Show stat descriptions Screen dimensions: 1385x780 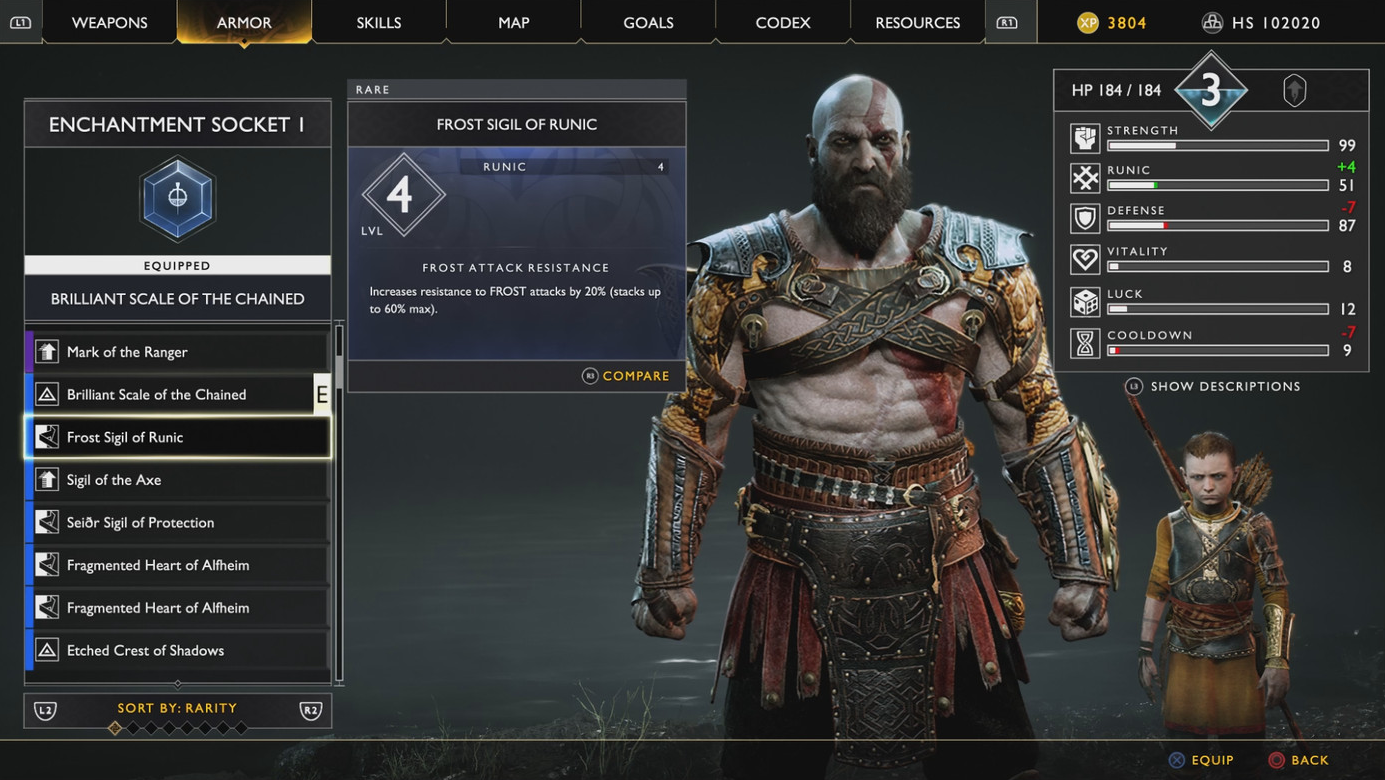tap(1214, 386)
